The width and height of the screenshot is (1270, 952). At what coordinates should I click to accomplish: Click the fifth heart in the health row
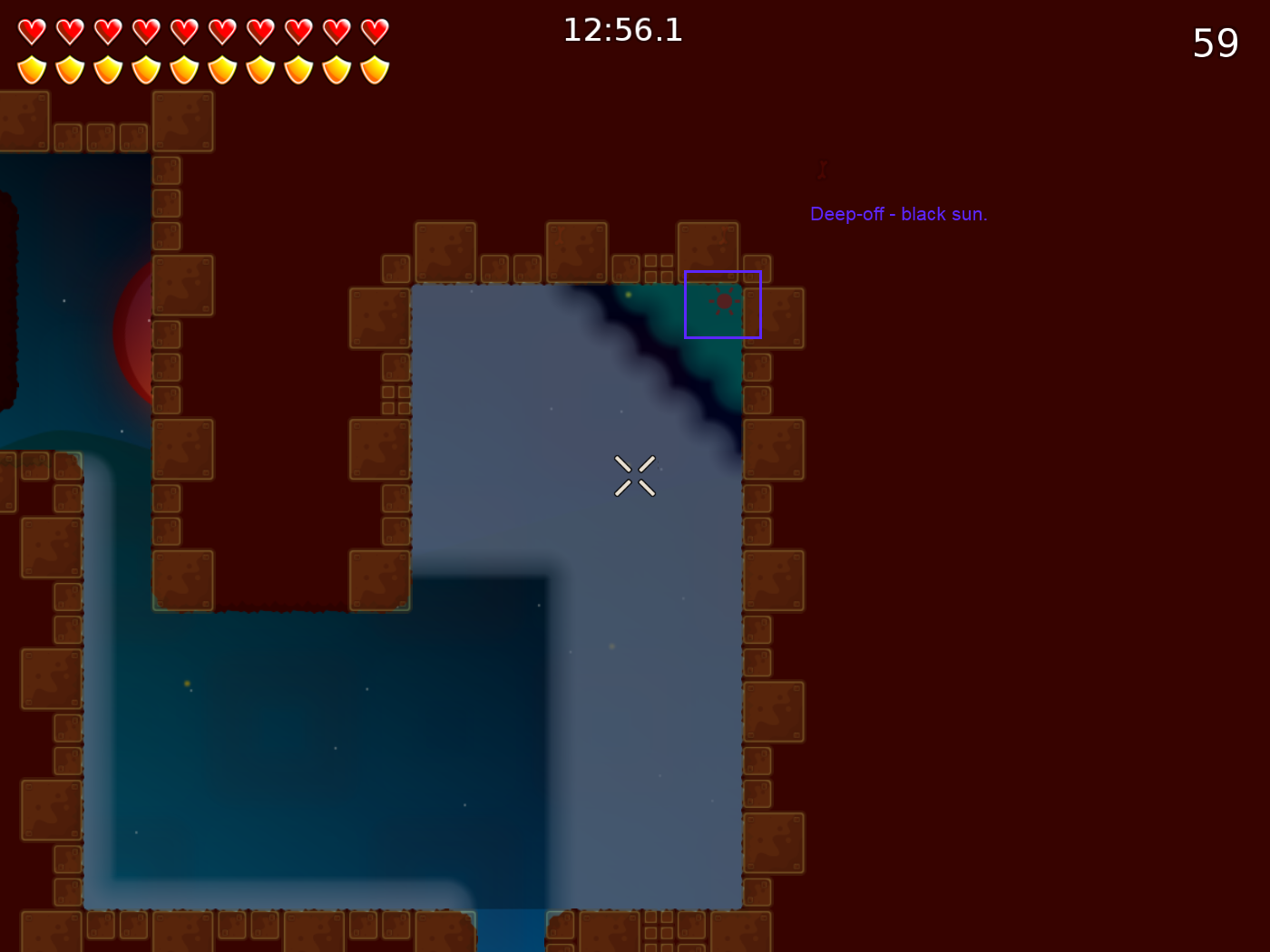point(183,30)
